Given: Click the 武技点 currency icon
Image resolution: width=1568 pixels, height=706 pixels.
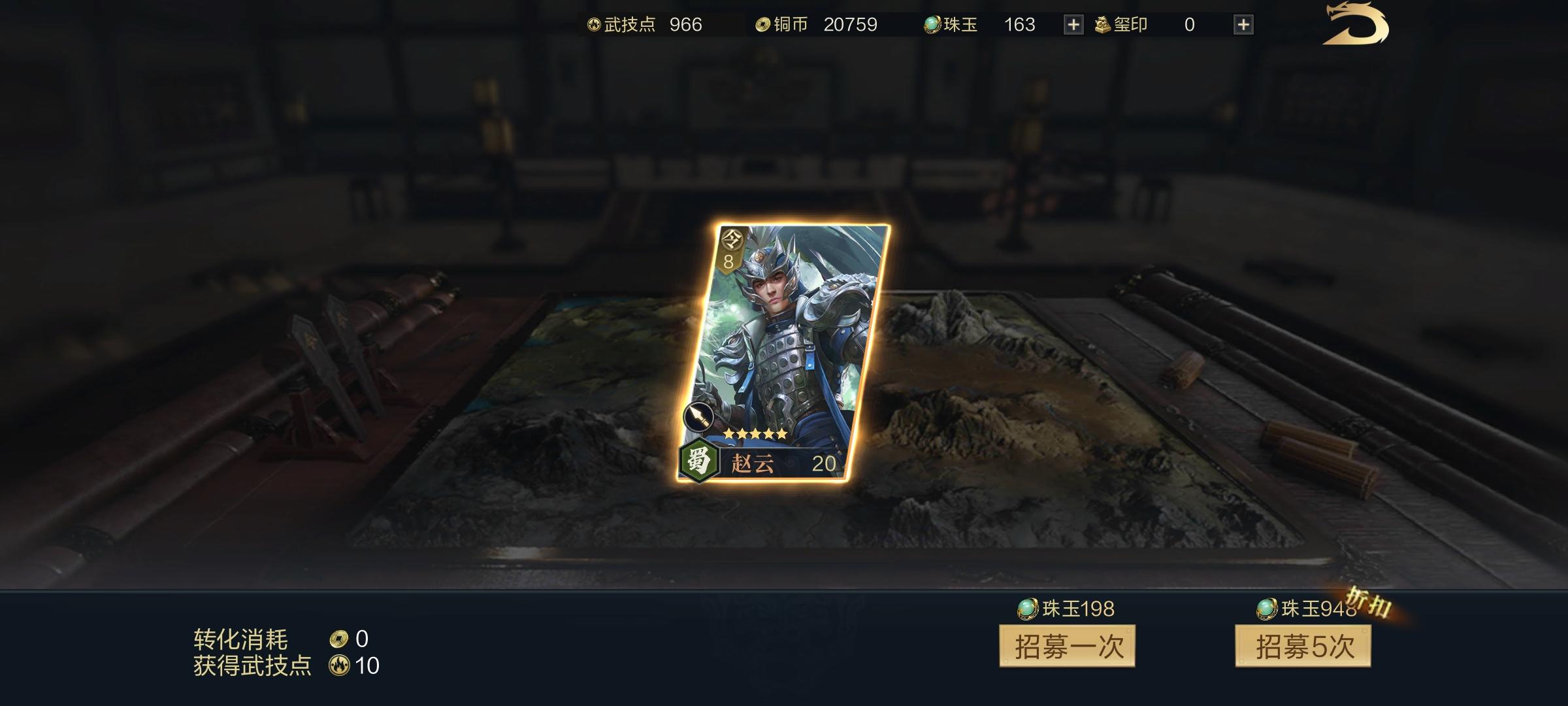Looking at the screenshot, I should click(x=593, y=24).
